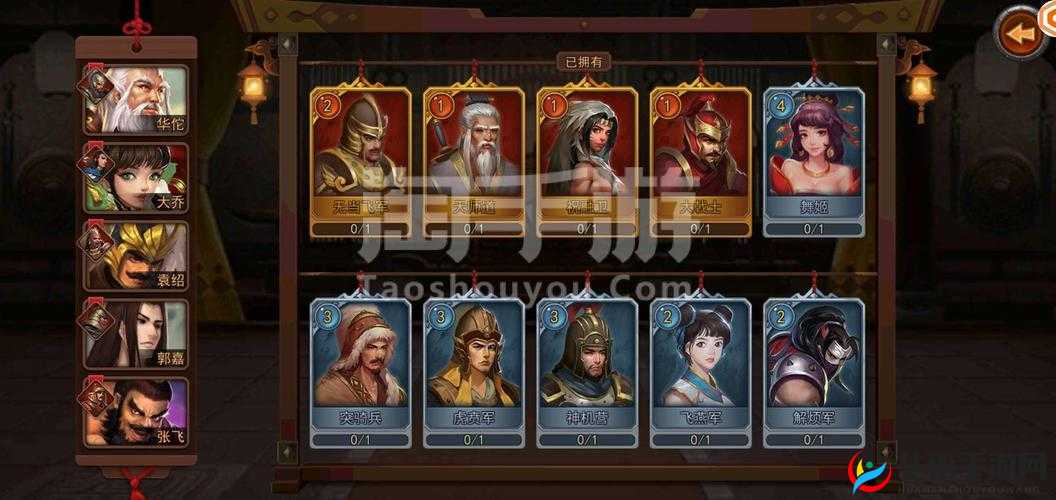Pick the white-bearded elder troop card

click(x=474, y=160)
